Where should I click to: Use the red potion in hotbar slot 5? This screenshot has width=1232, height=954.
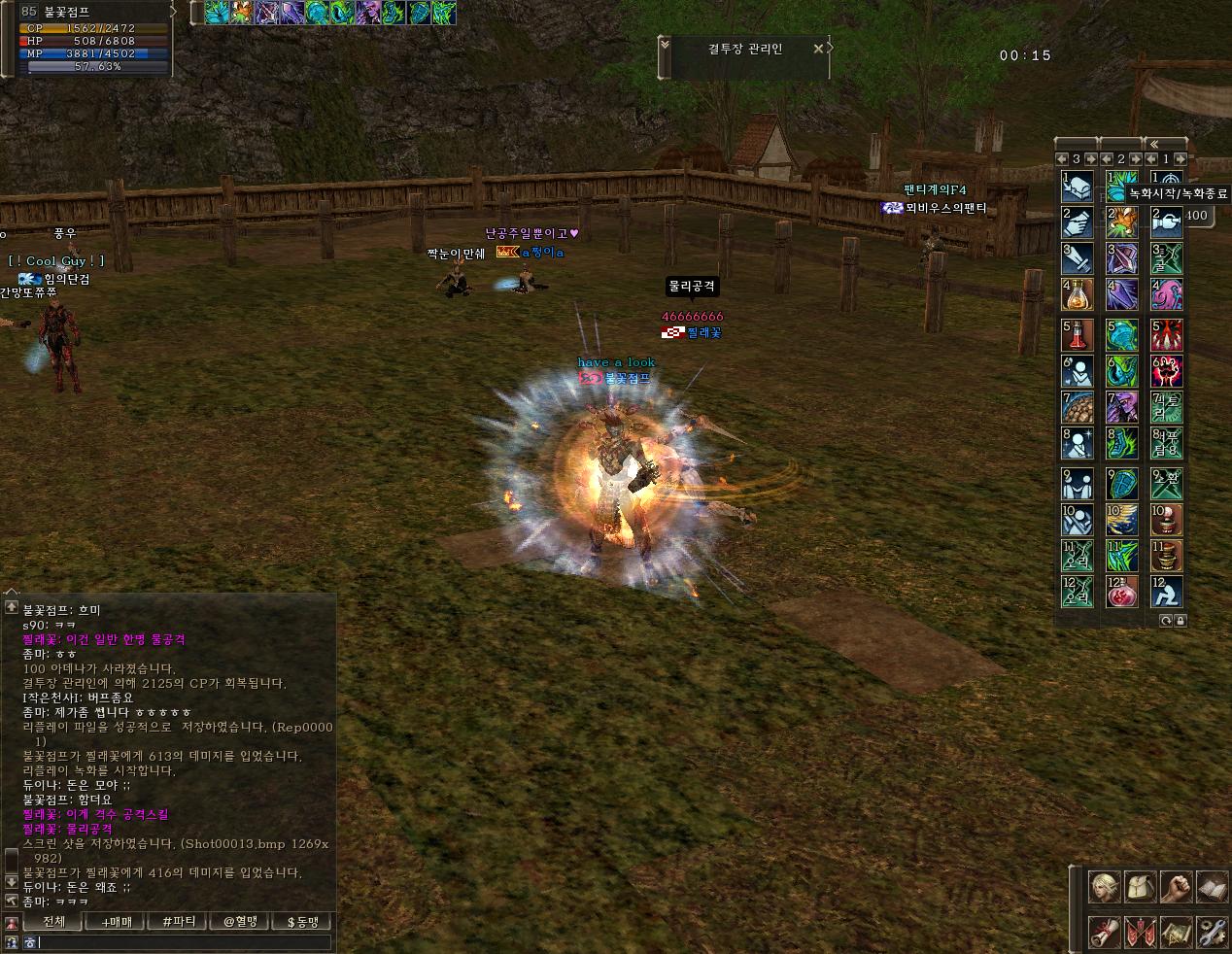click(x=1078, y=335)
